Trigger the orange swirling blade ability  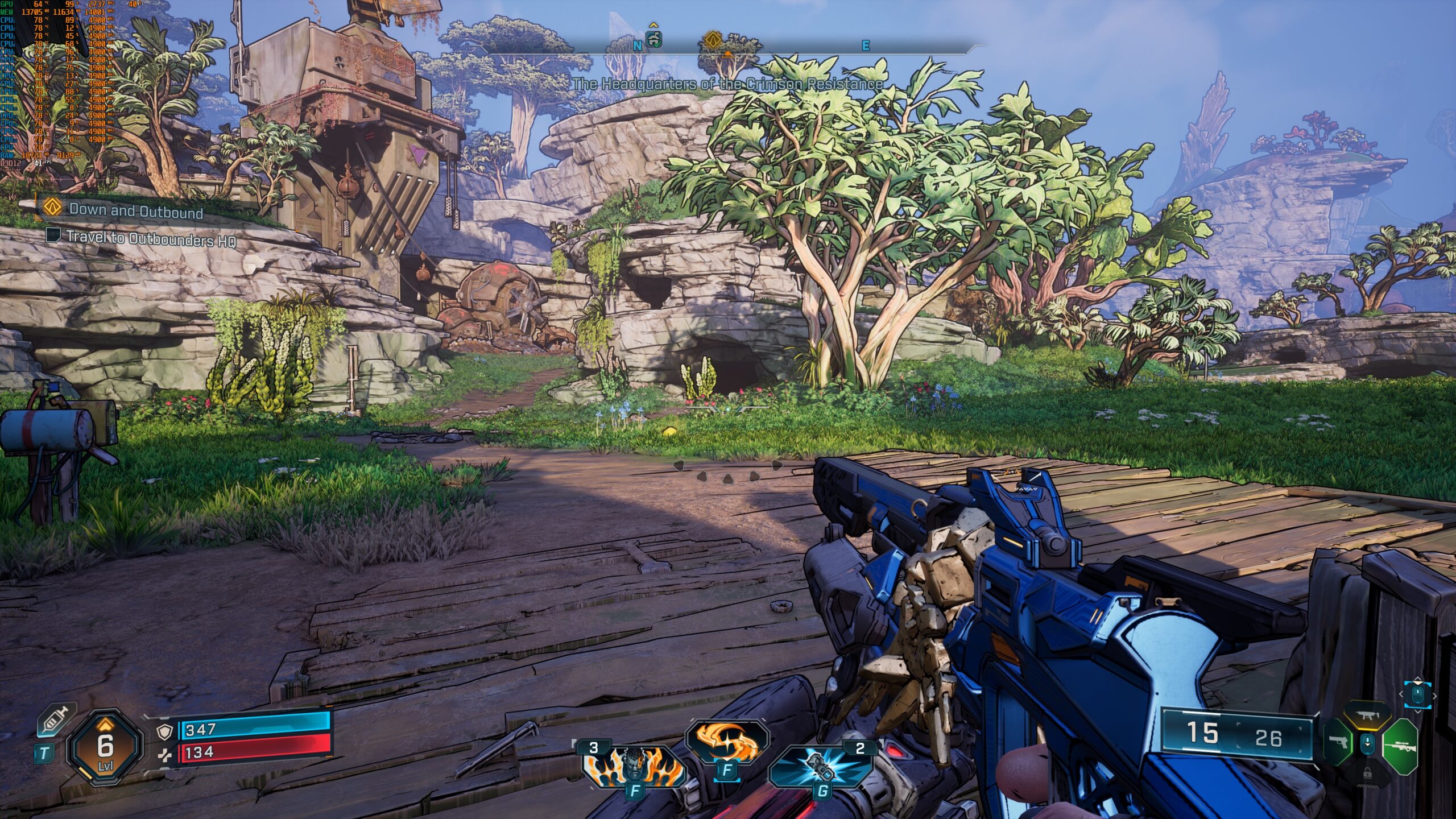[x=726, y=741]
